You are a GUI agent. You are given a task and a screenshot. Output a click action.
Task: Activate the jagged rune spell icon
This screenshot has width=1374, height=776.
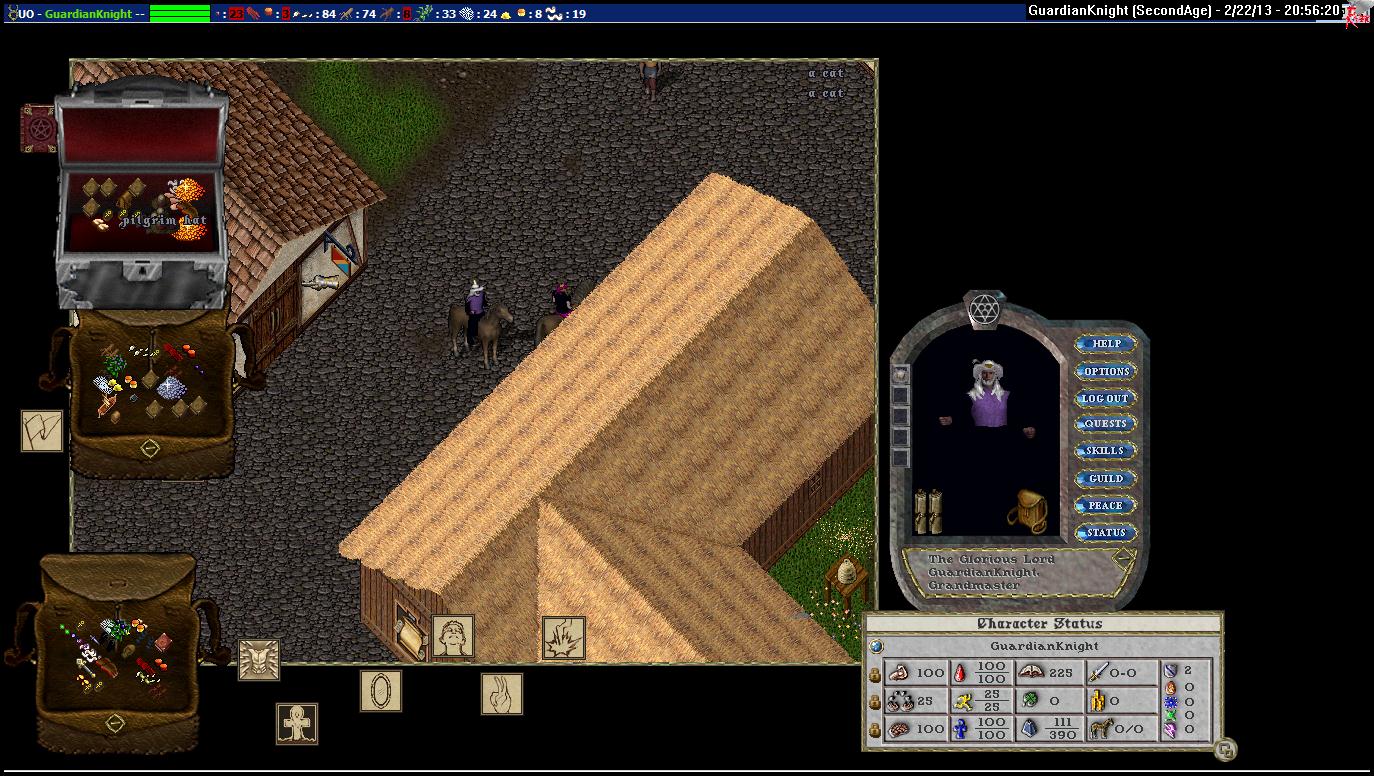(x=42, y=431)
